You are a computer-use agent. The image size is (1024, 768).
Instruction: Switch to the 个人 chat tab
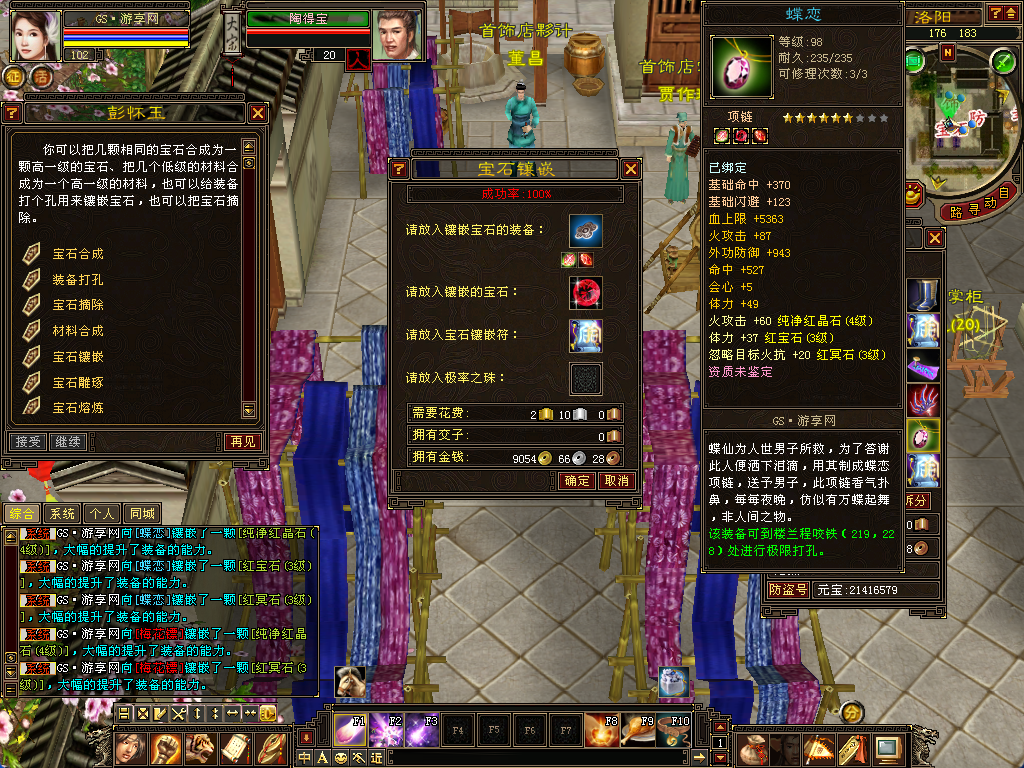101,513
